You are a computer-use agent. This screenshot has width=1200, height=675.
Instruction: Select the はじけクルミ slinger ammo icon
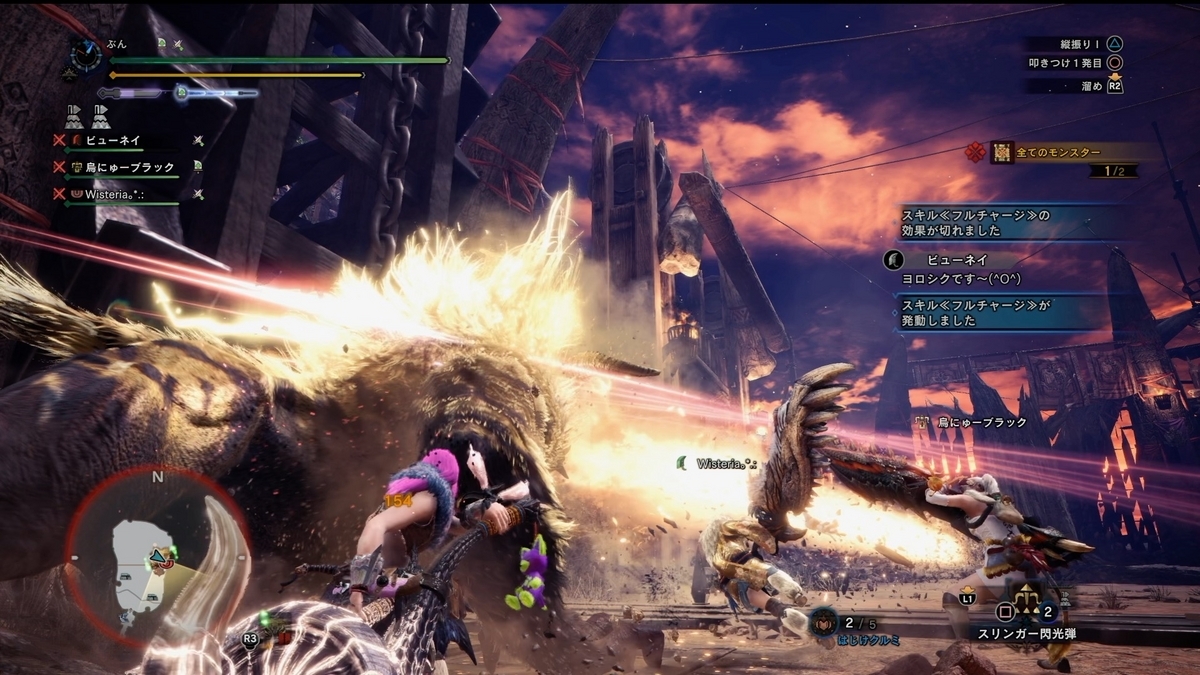[824, 622]
